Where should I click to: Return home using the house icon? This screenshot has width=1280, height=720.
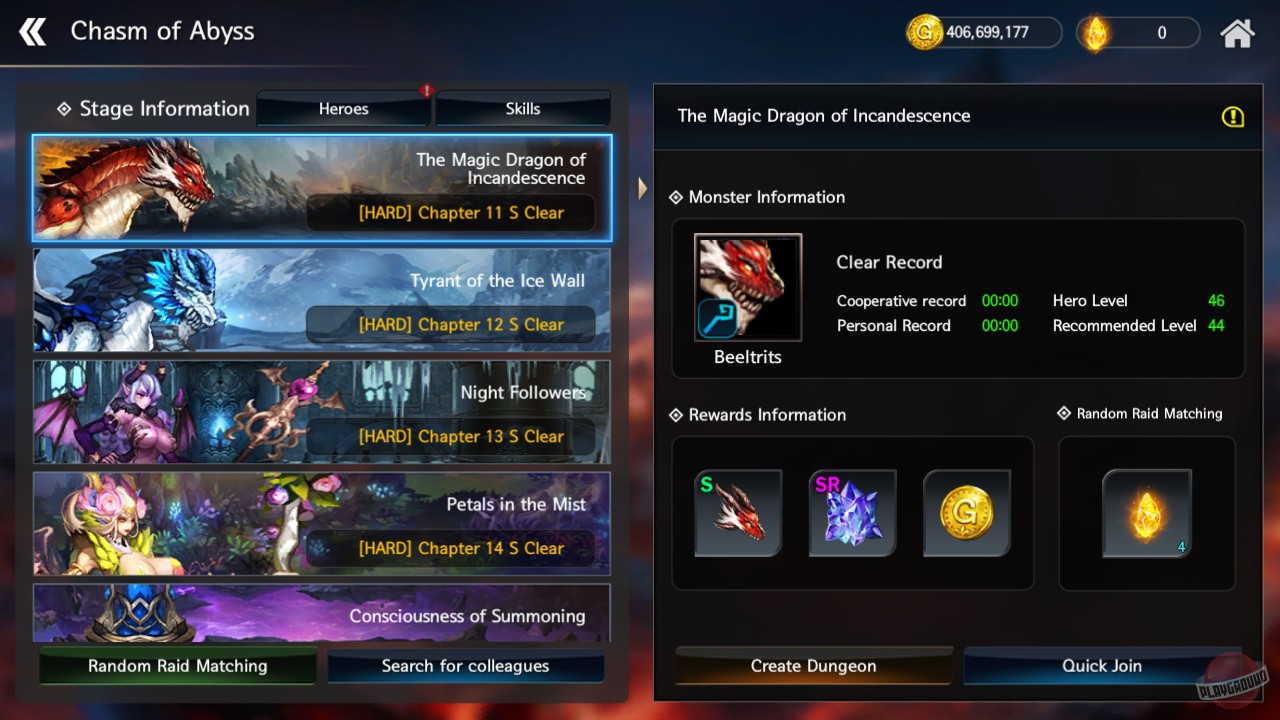coord(1237,32)
